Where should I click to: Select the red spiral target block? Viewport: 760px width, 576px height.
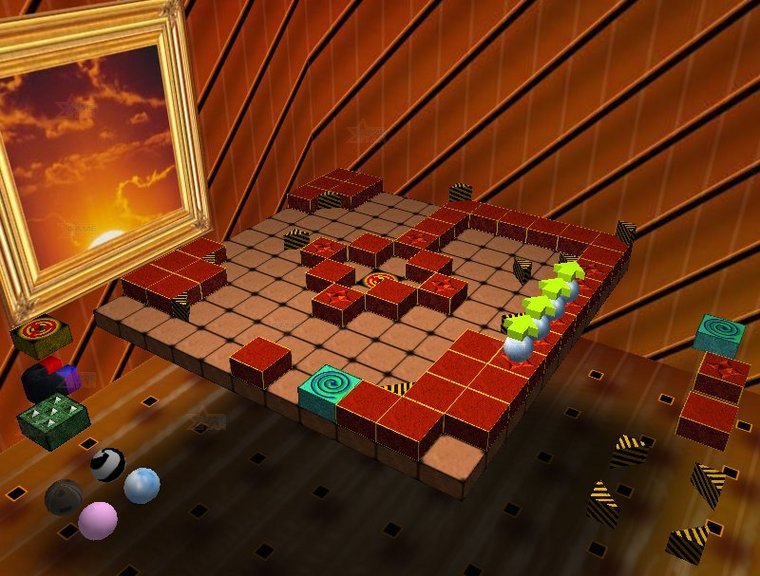(x=41, y=335)
